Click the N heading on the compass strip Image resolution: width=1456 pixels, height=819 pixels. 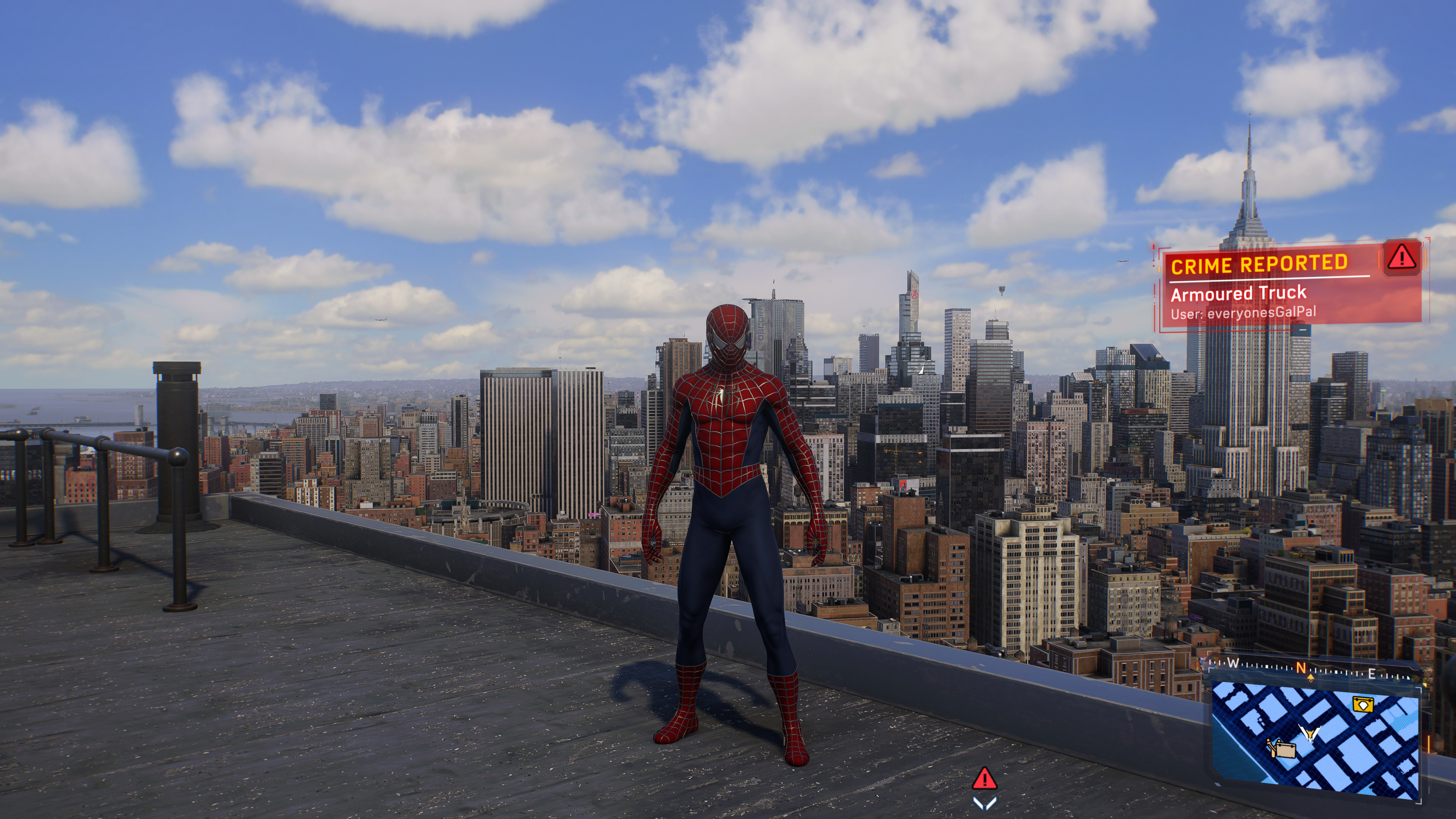[1301, 668]
